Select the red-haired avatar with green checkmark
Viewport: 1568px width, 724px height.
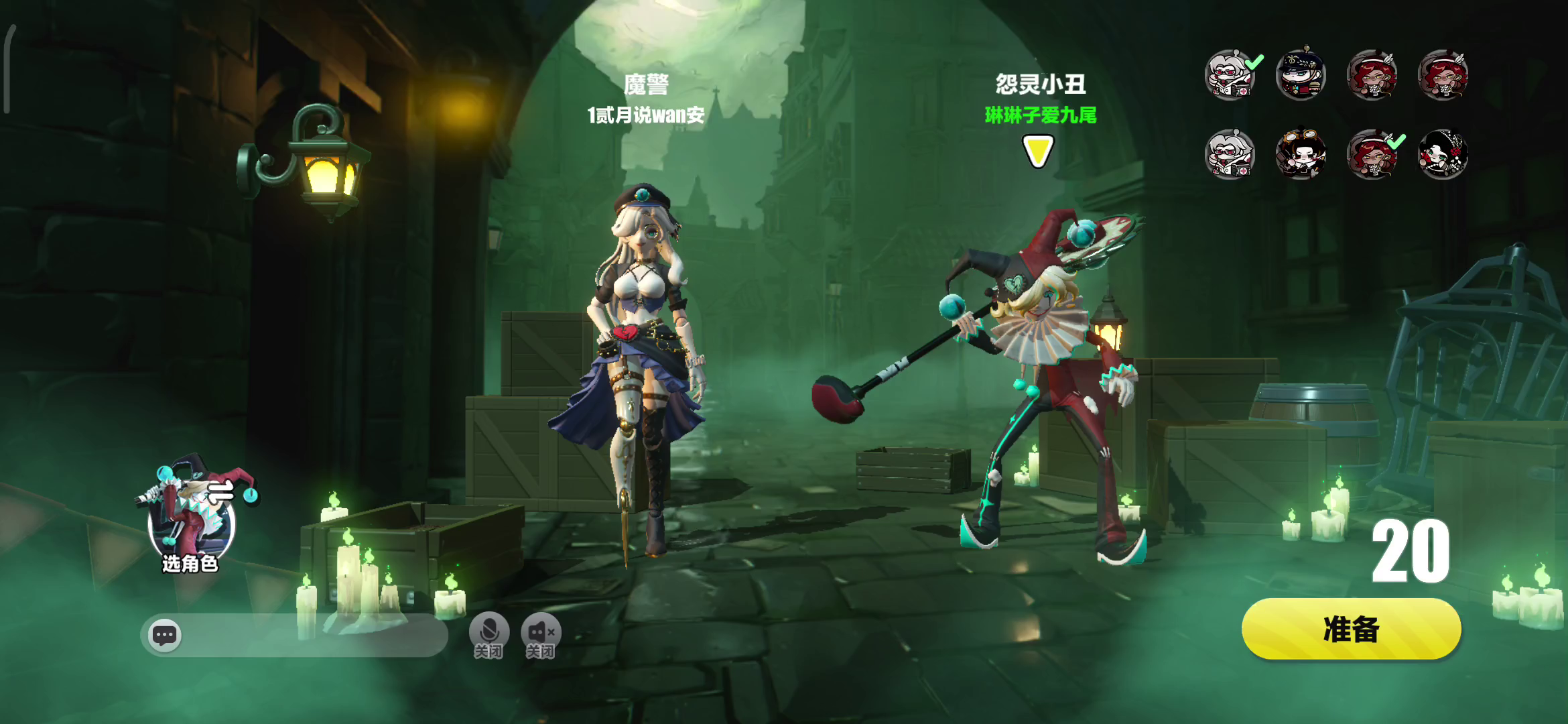[x=1372, y=154]
